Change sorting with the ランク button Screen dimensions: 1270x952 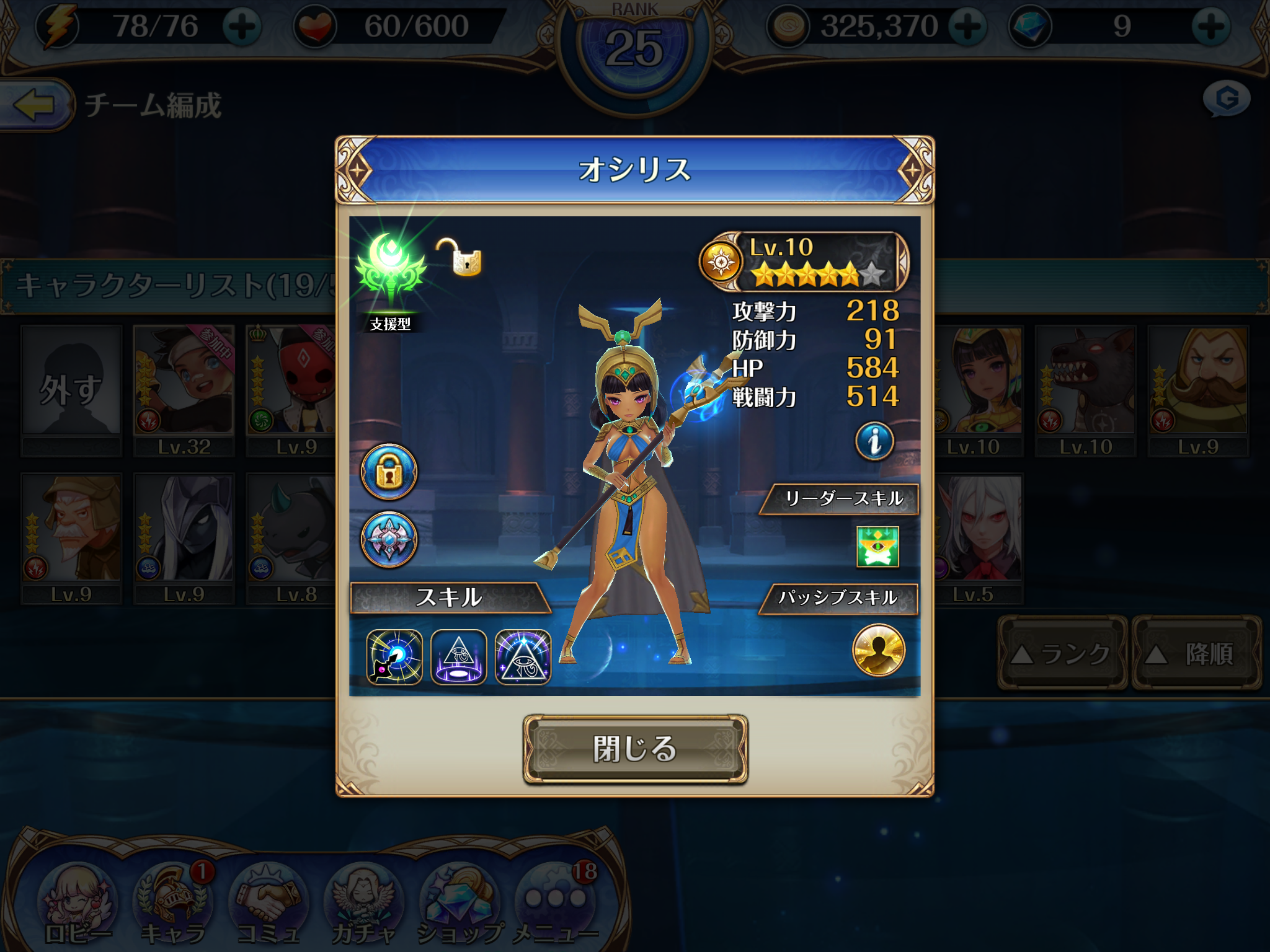tap(1062, 653)
